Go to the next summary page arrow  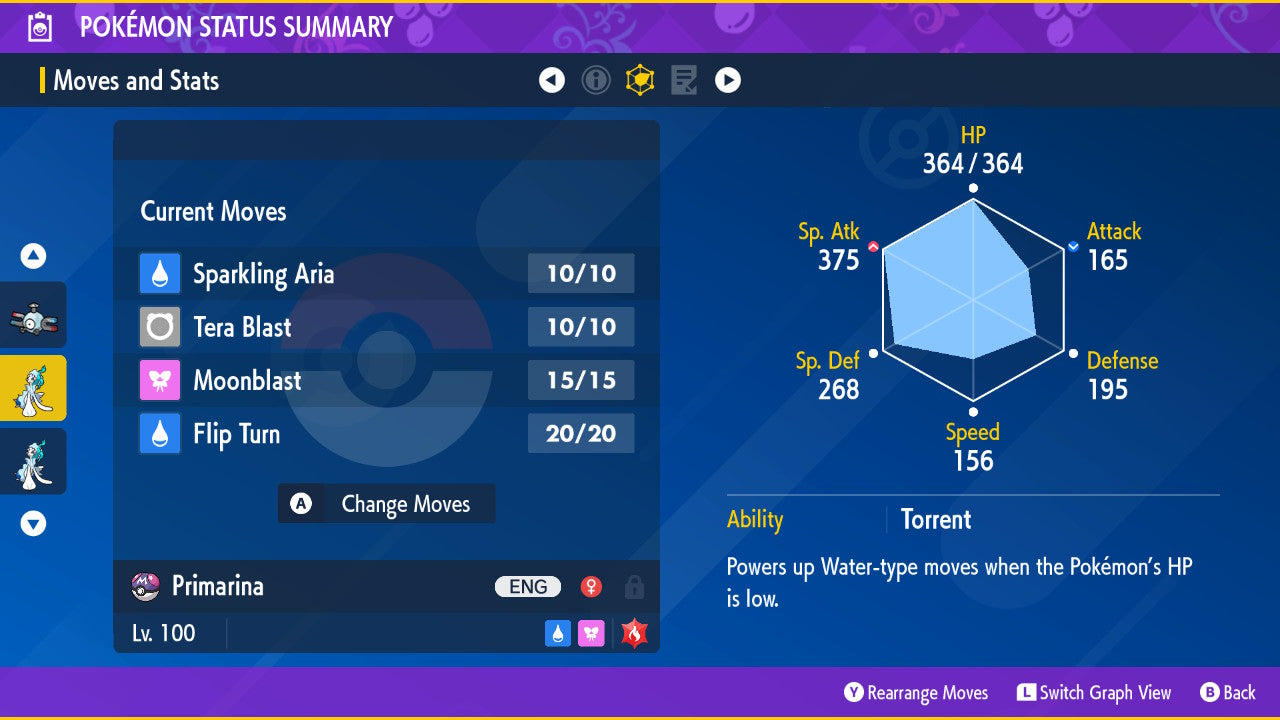click(728, 80)
